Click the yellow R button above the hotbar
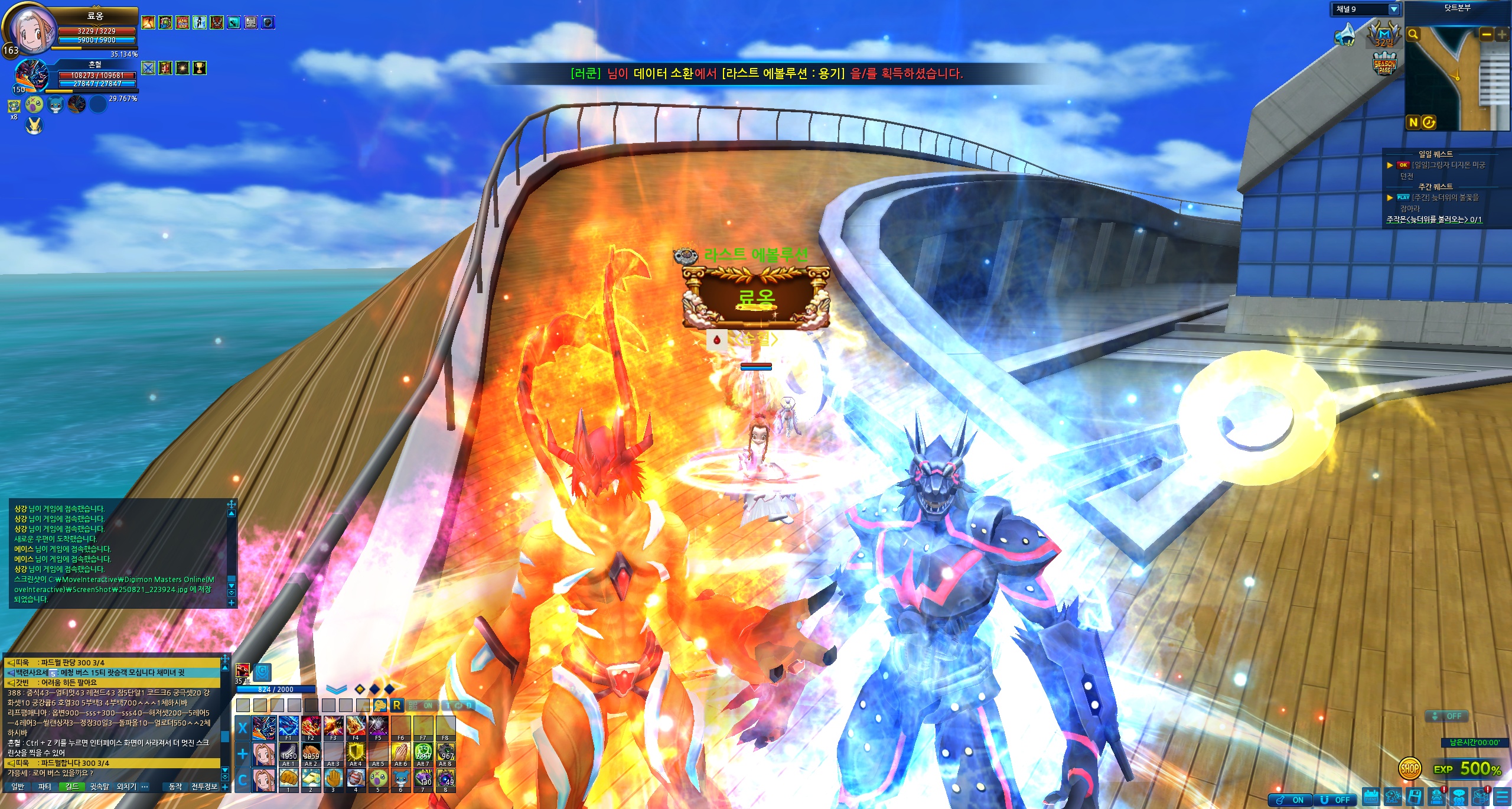Viewport: 1512px width, 809px height. (x=397, y=705)
